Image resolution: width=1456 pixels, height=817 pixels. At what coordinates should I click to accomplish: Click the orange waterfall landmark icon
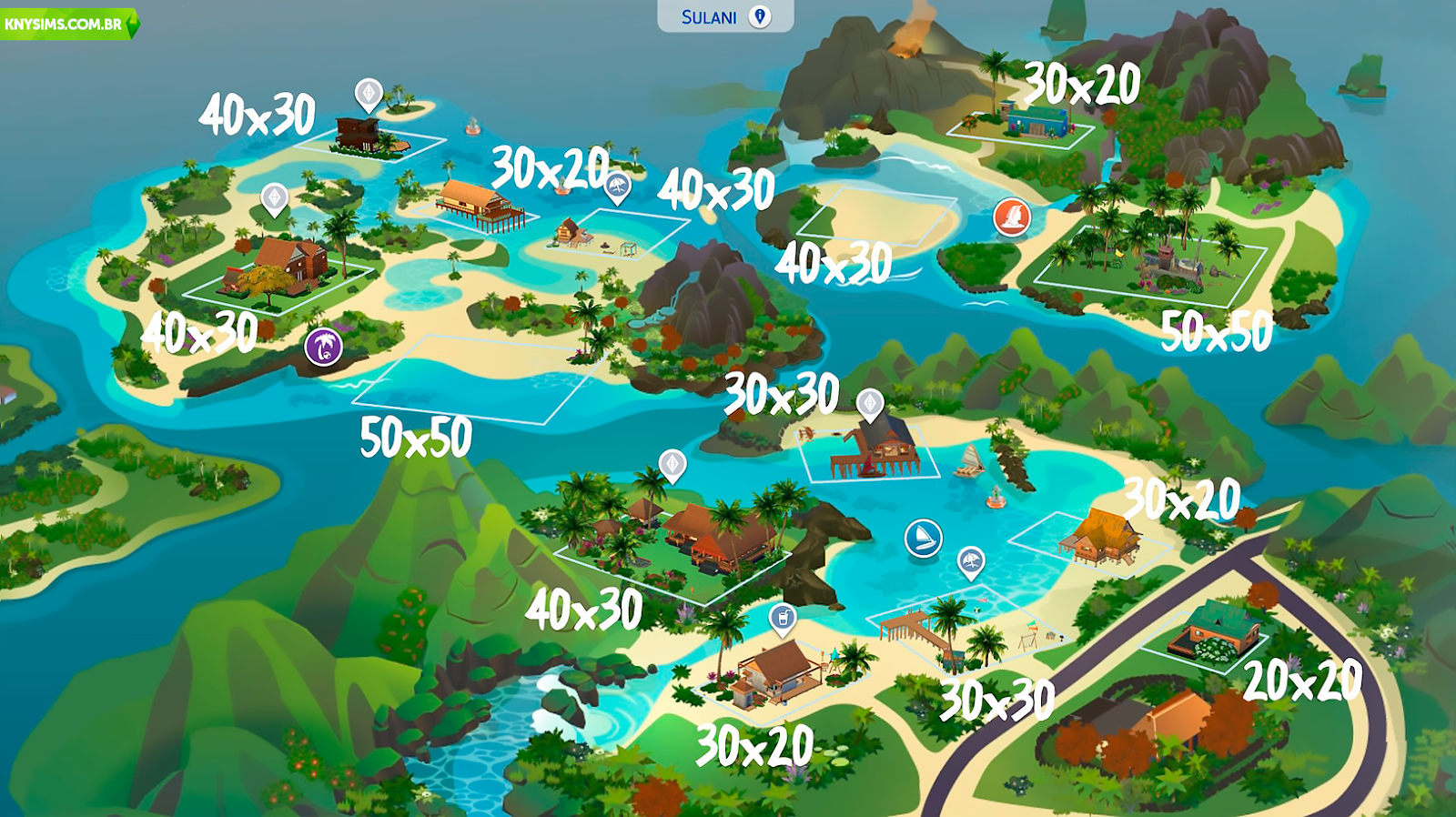pyautogui.click(x=1014, y=218)
